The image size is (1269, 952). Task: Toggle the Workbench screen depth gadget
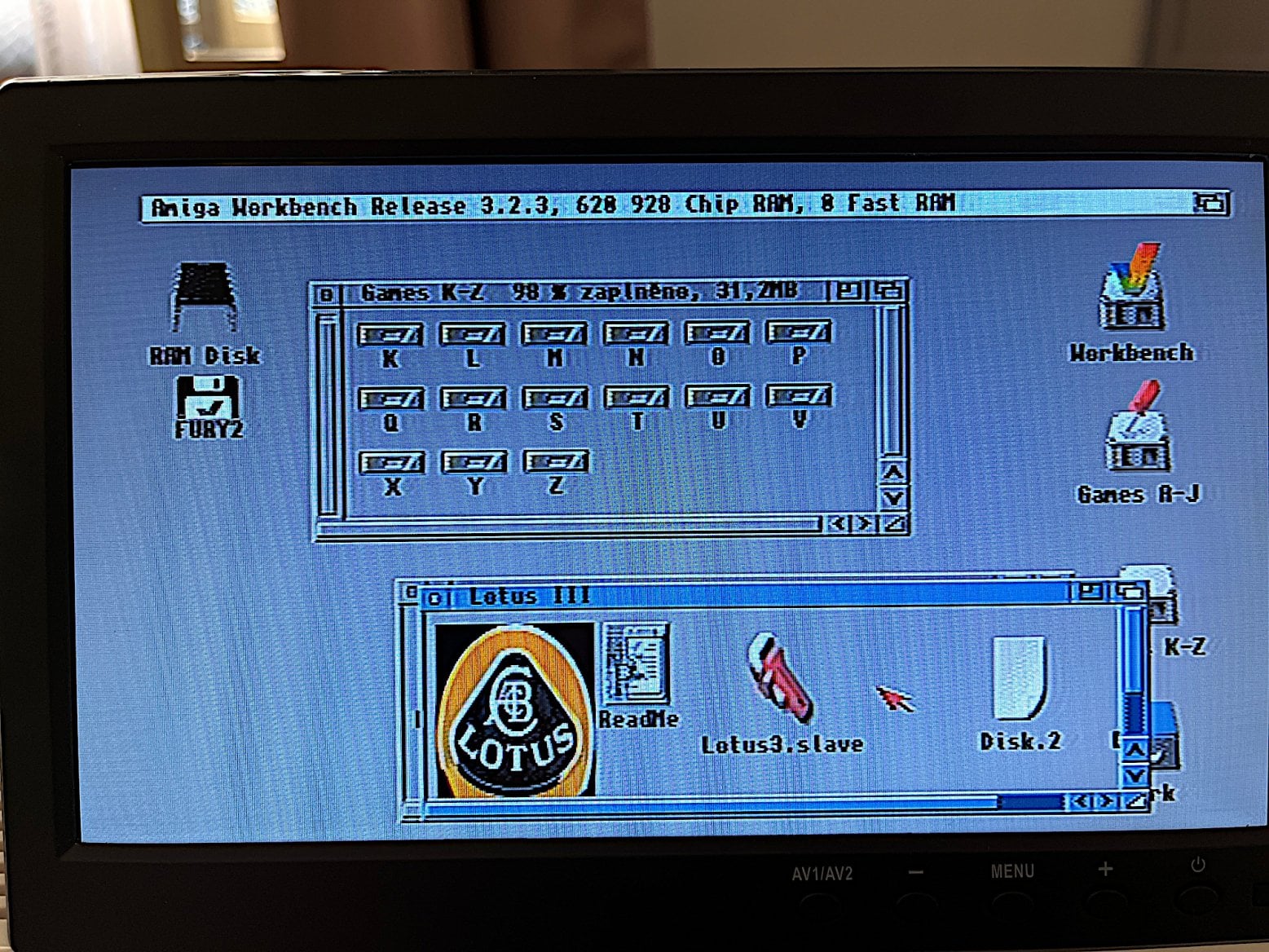1209,205
